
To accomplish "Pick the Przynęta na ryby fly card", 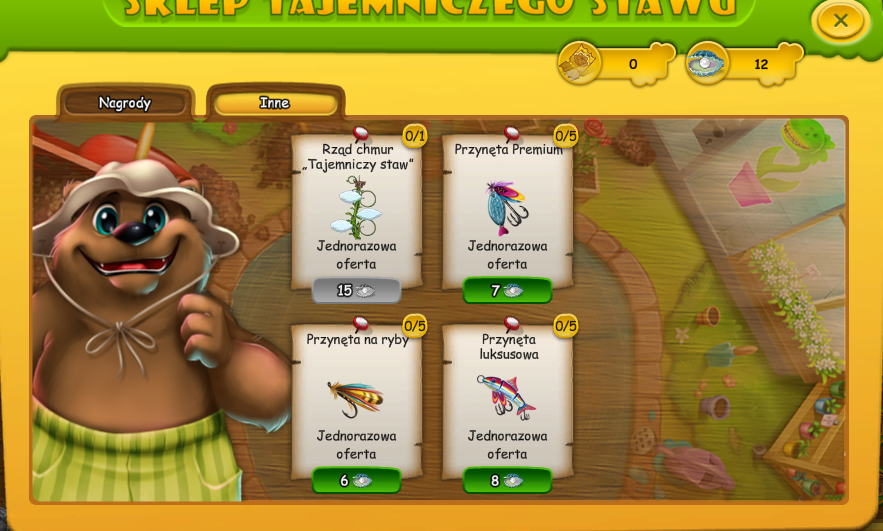I will tap(356, 398).
